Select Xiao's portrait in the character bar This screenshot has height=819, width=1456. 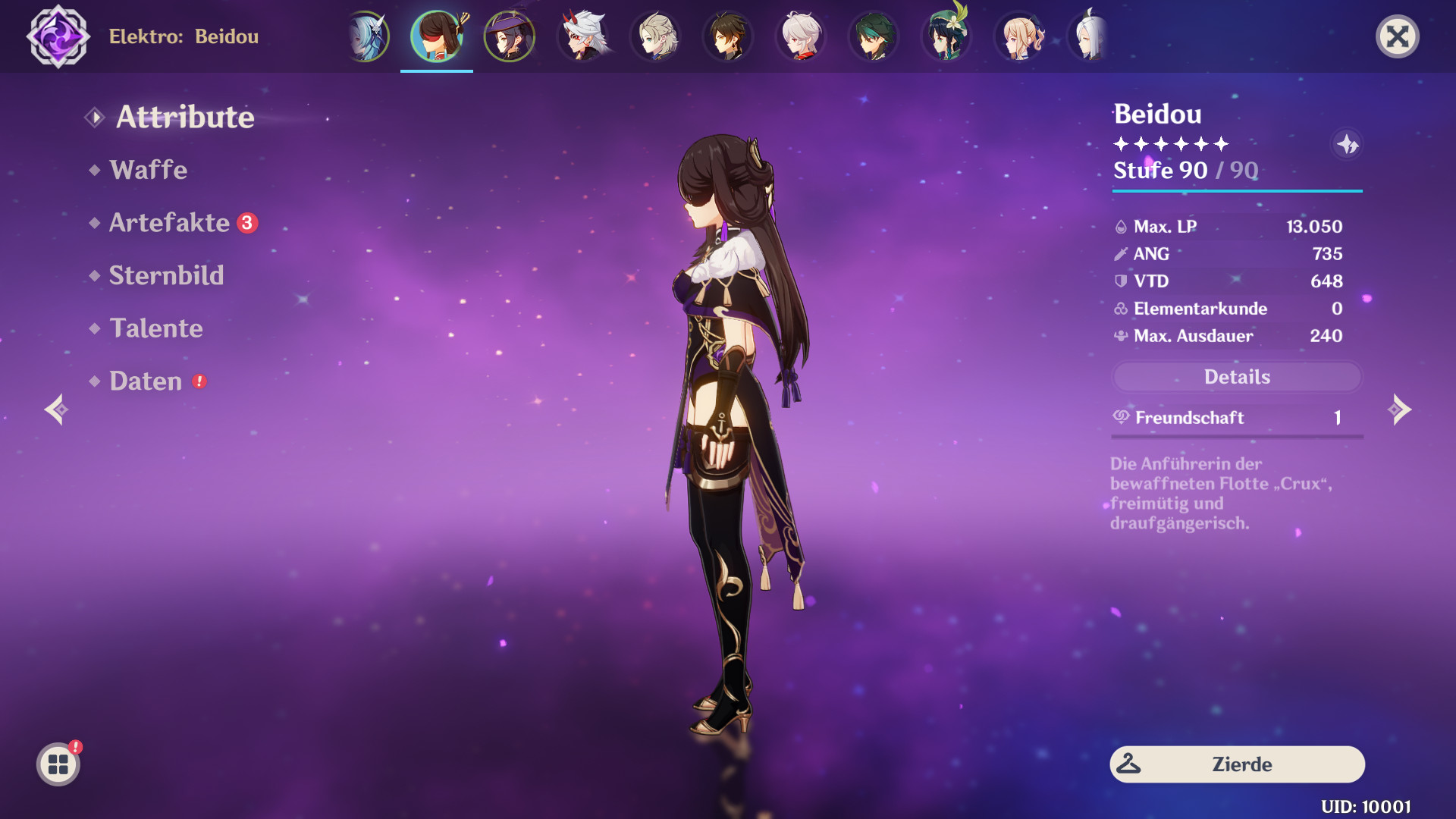pyautogui.click(x=874, y=36)
